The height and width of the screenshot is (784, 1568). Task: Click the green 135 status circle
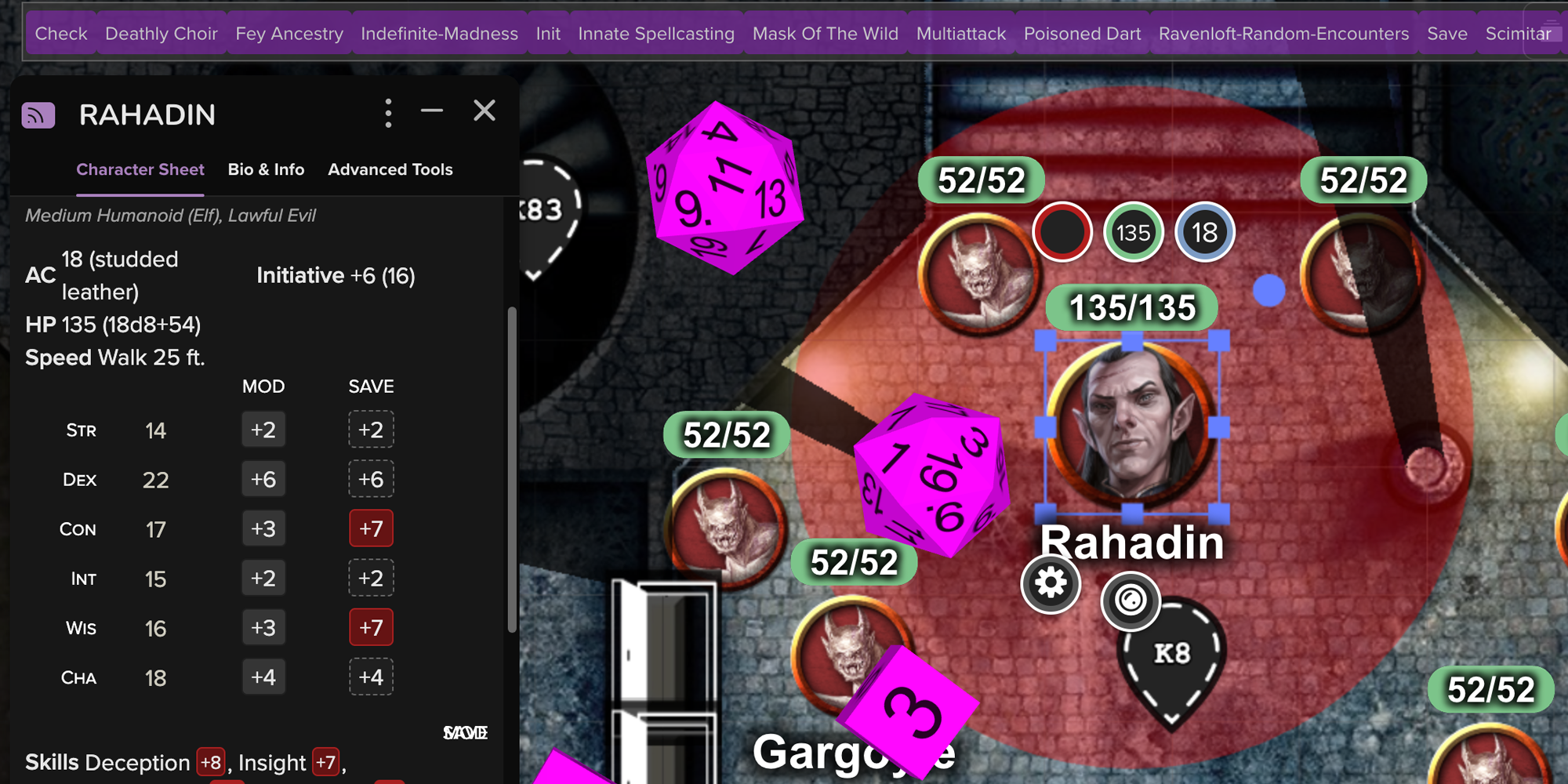click(x=1132, y=232)
